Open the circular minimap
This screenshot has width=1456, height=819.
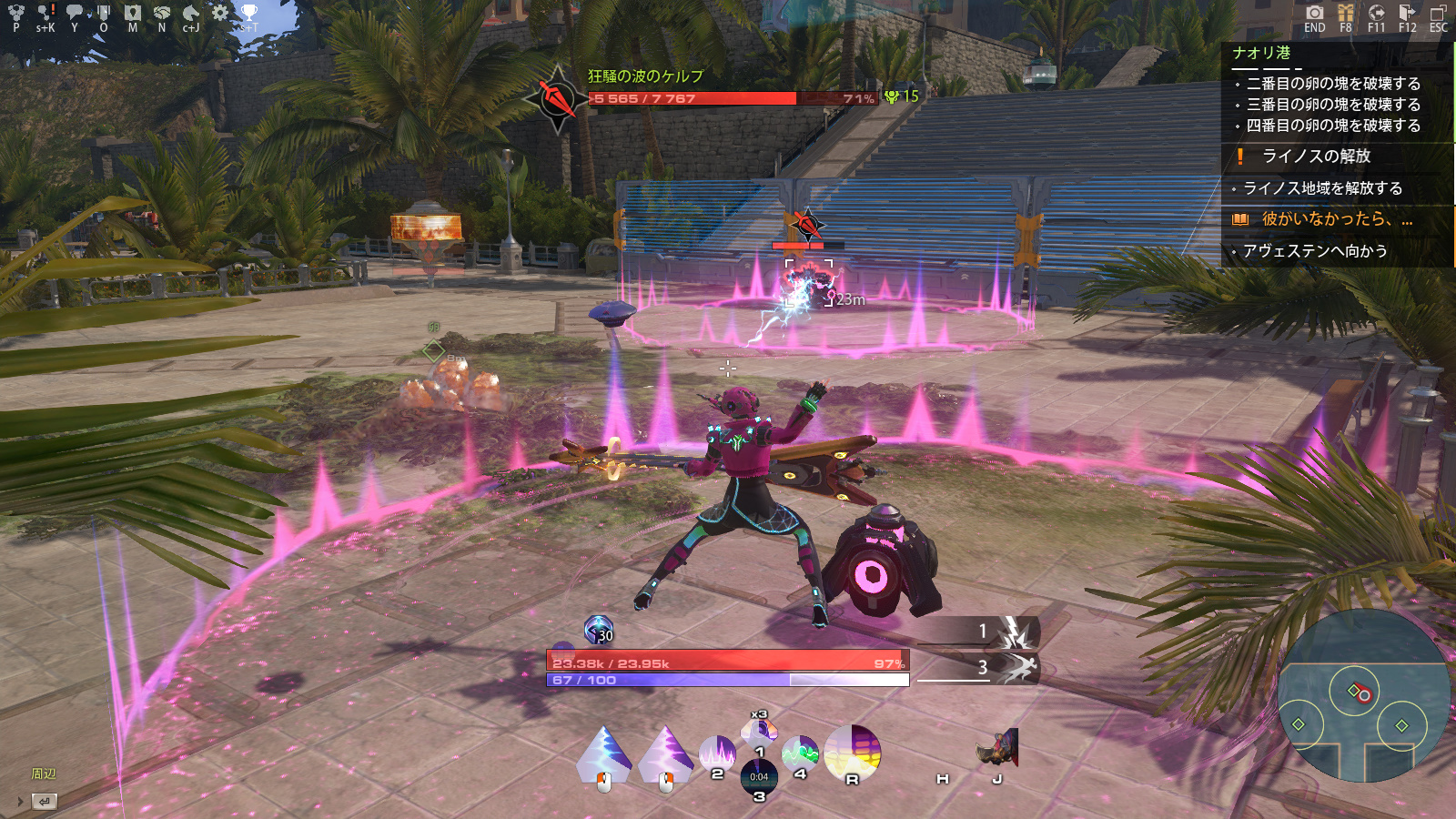(1363, 696)
